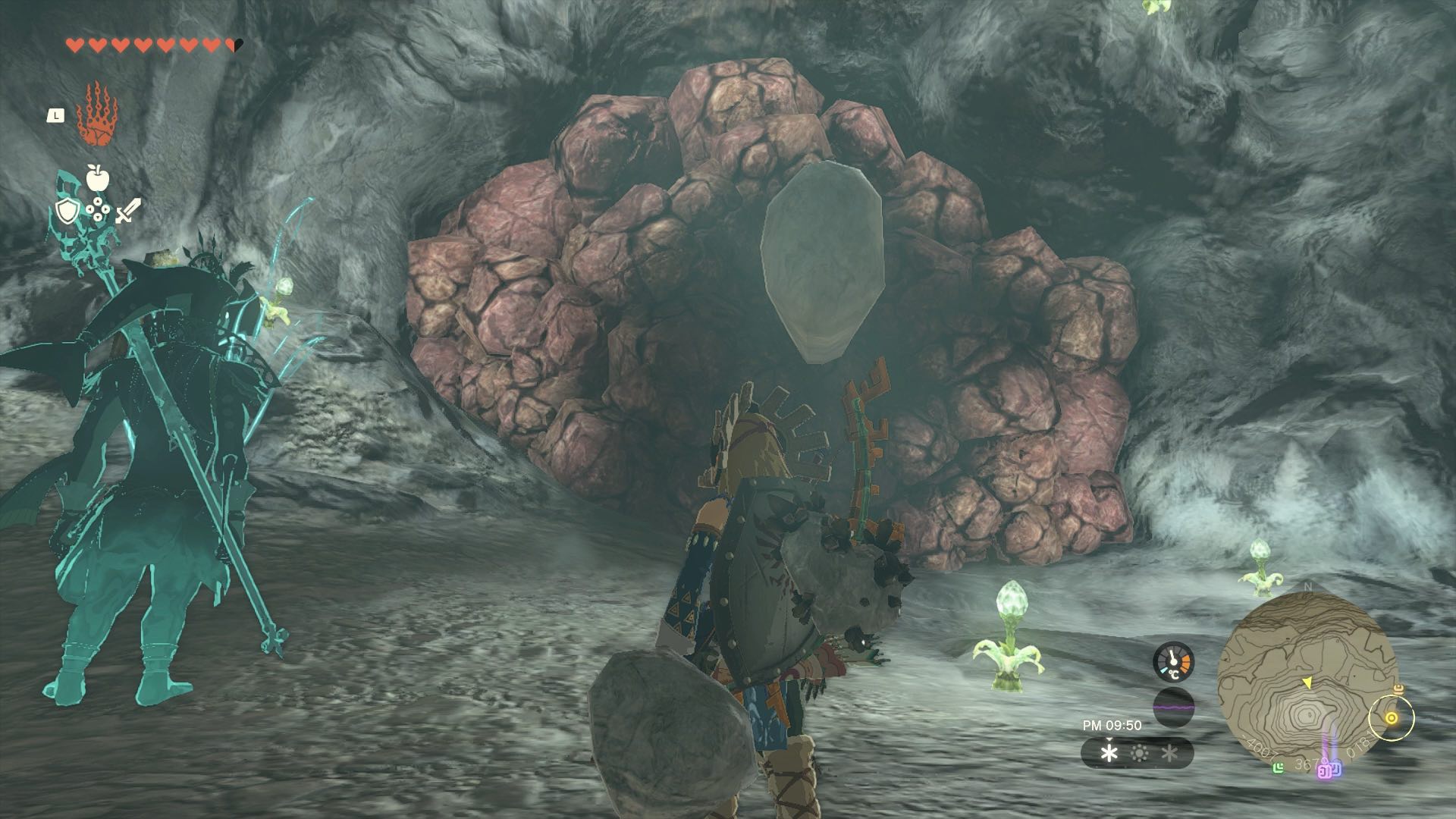
Task: Click the orange stamp marker beside minimap
Action: point(1399,689)
